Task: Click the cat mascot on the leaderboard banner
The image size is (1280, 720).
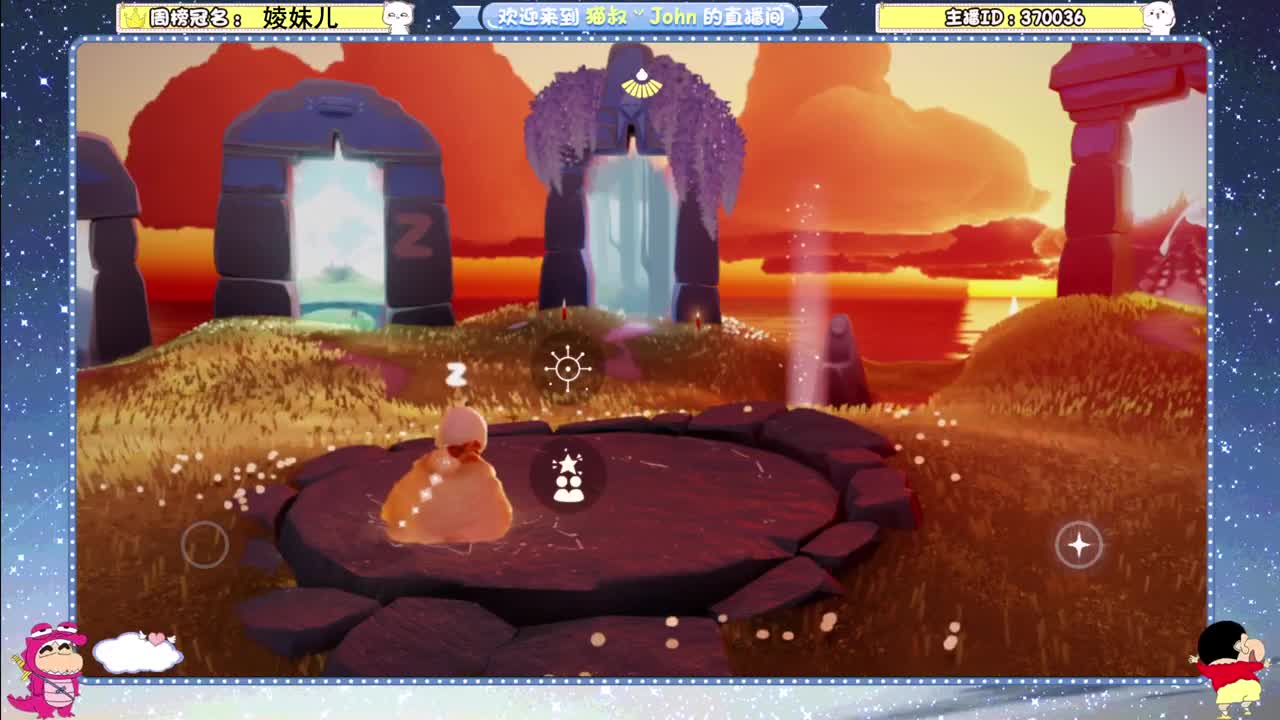Action: point(399,15)
